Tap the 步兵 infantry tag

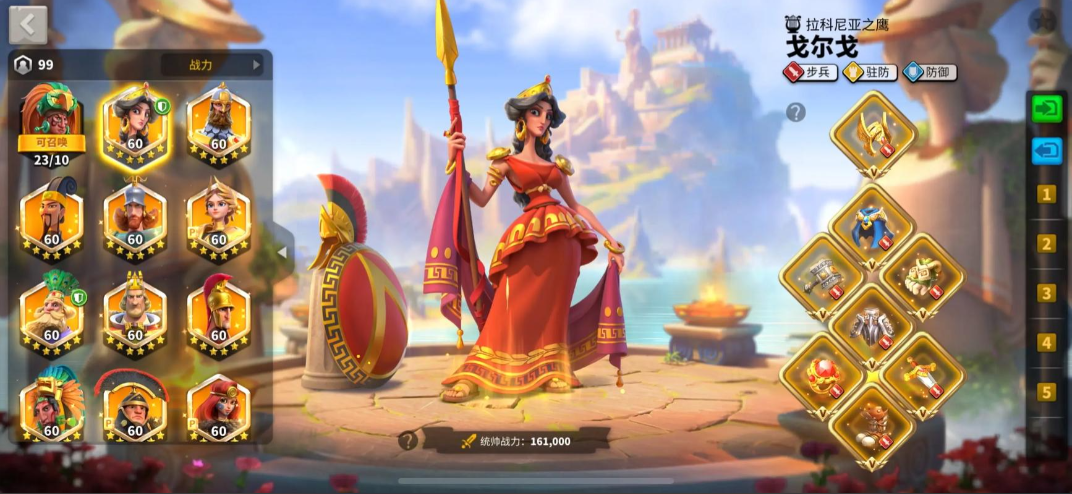coord(809,72)
